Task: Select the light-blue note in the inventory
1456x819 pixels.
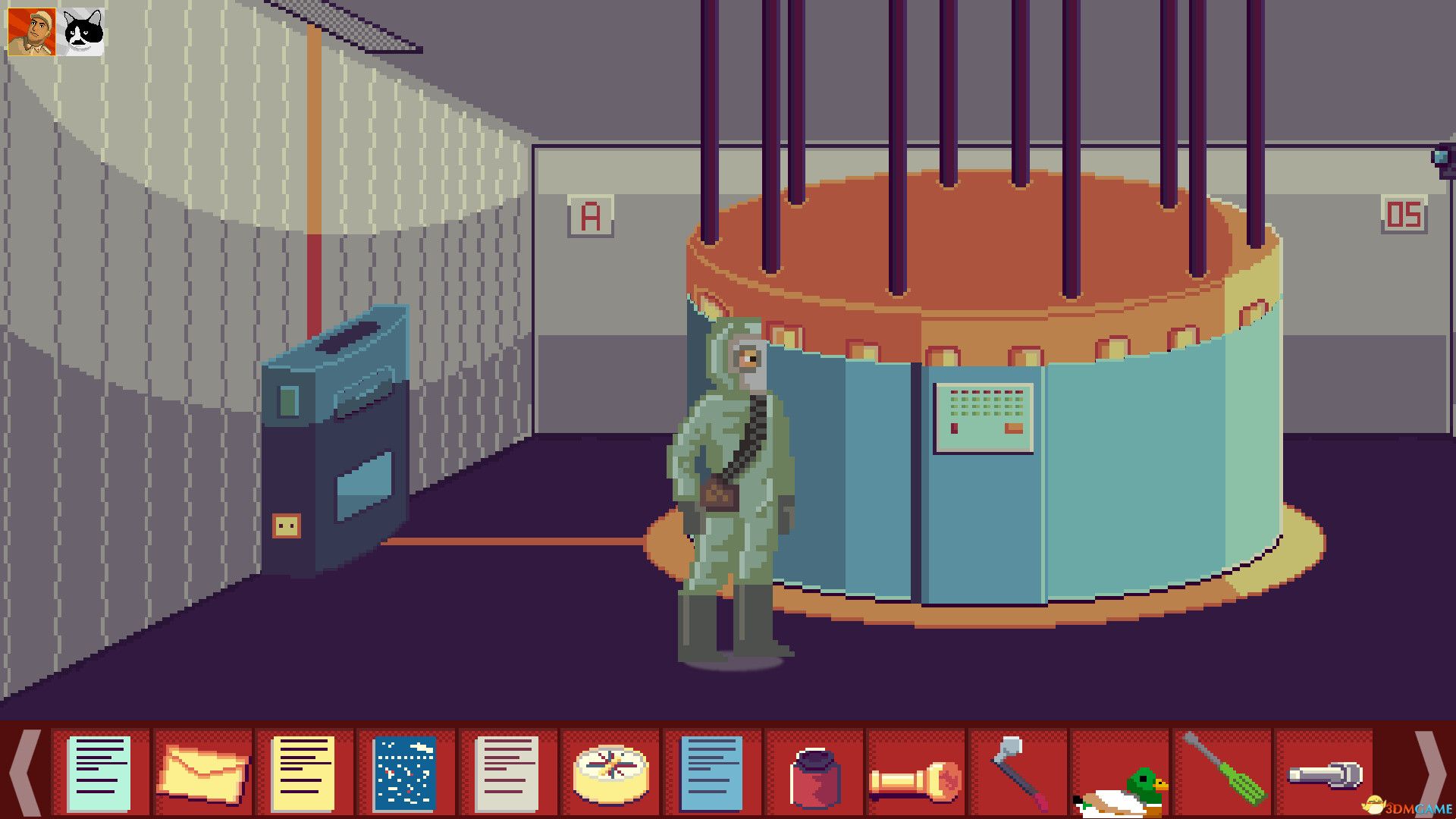Action: click(x=102, y=773)
